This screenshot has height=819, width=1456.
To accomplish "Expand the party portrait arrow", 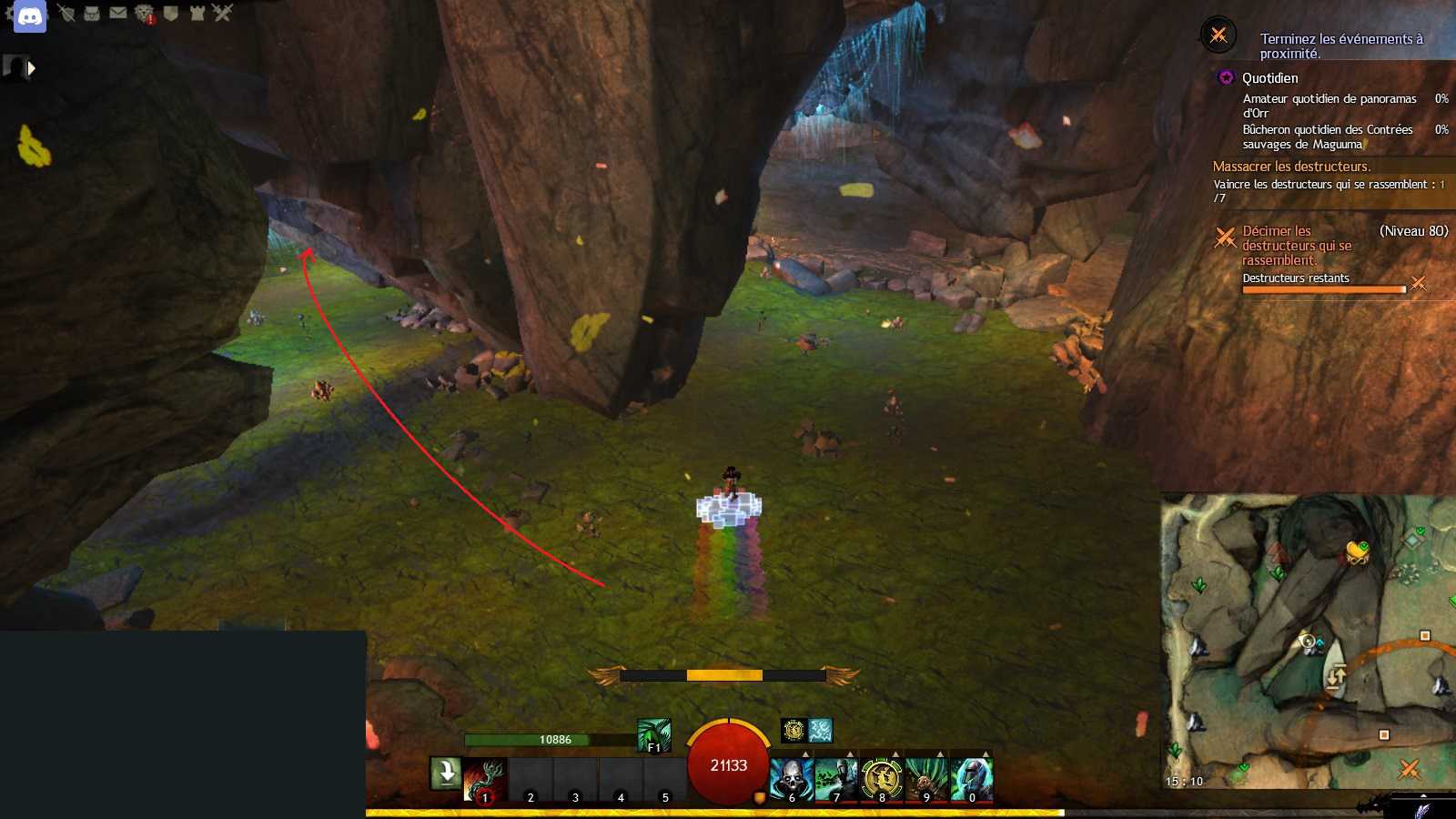I will (32, 68).
